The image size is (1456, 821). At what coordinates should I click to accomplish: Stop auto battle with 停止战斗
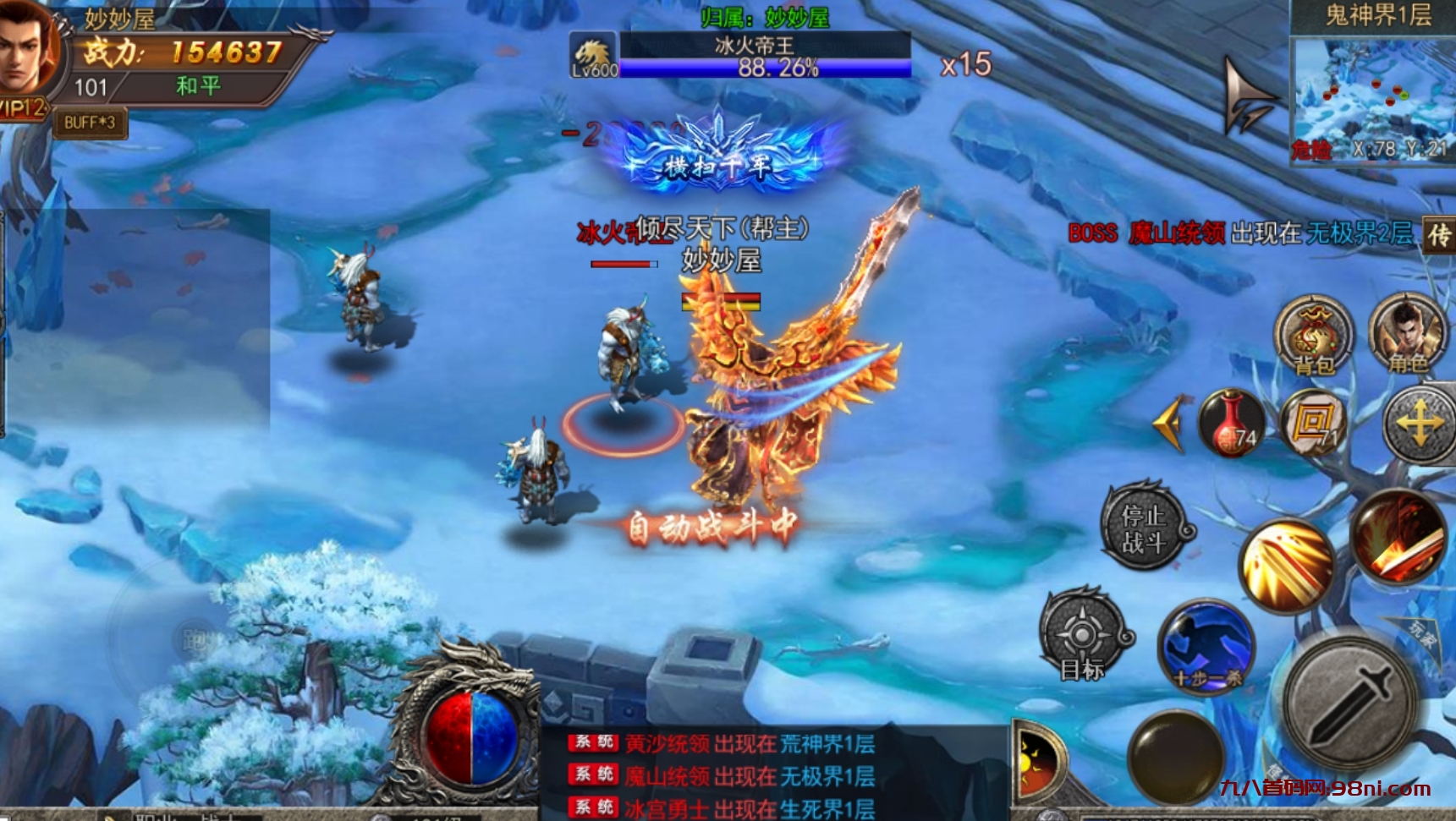(x=1144, y=528)
